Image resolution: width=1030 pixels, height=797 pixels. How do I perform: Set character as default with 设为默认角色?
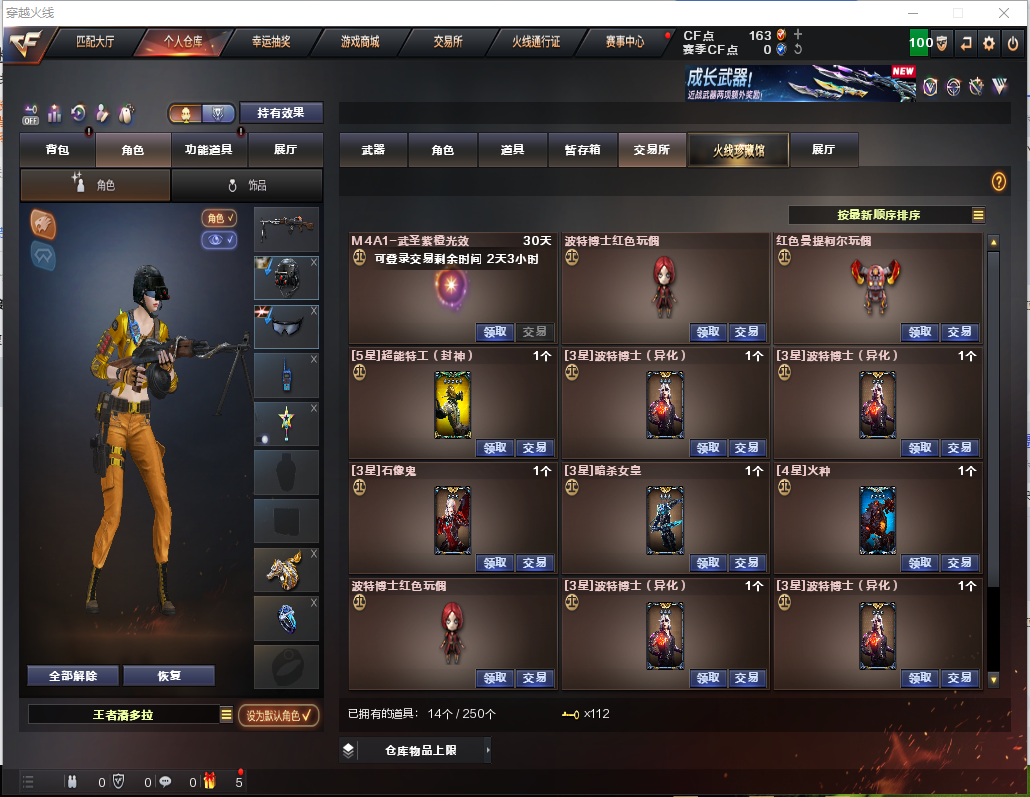(278, 715)
